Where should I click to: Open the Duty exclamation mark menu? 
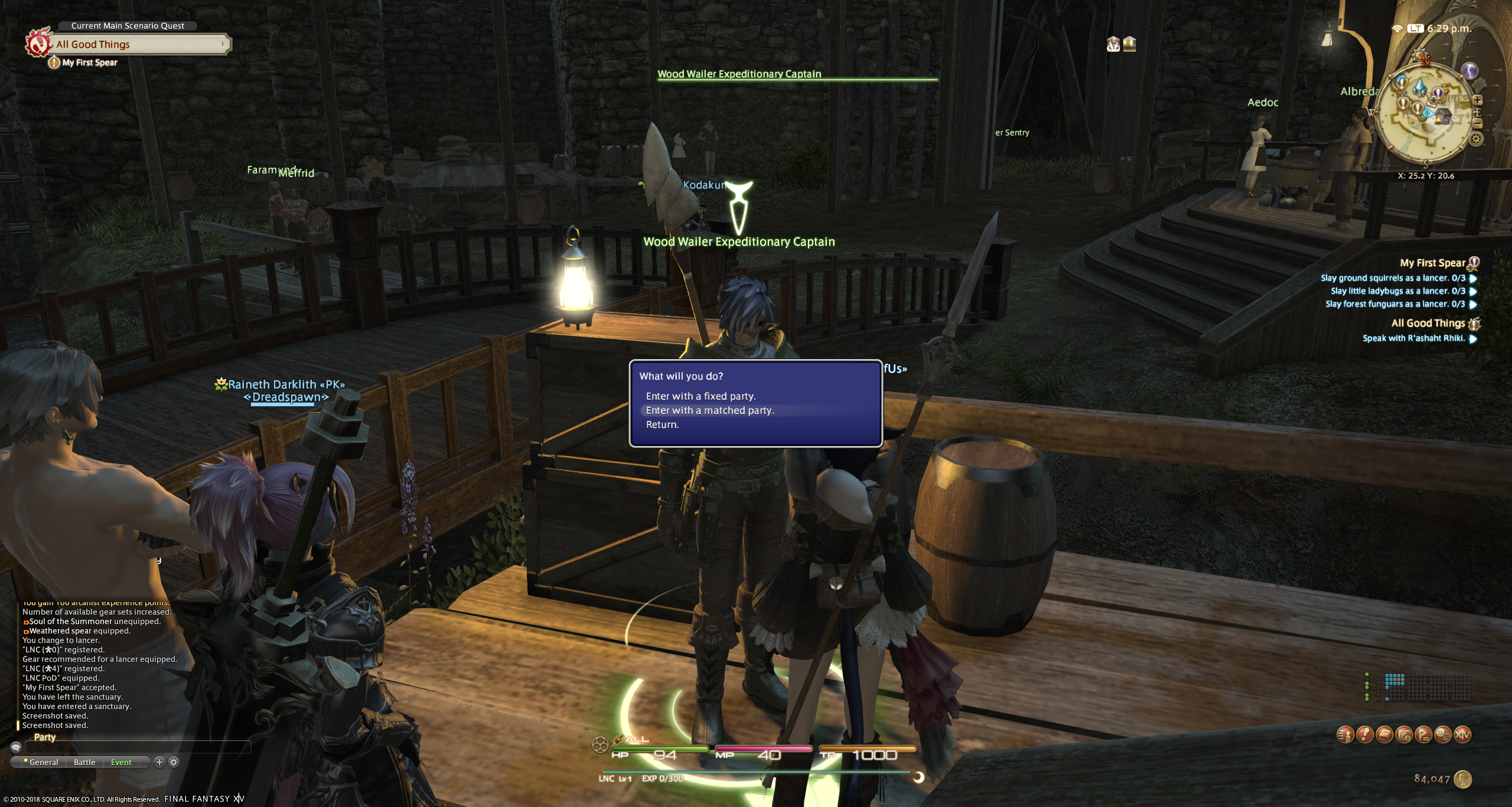click(x=1364, y=735)
